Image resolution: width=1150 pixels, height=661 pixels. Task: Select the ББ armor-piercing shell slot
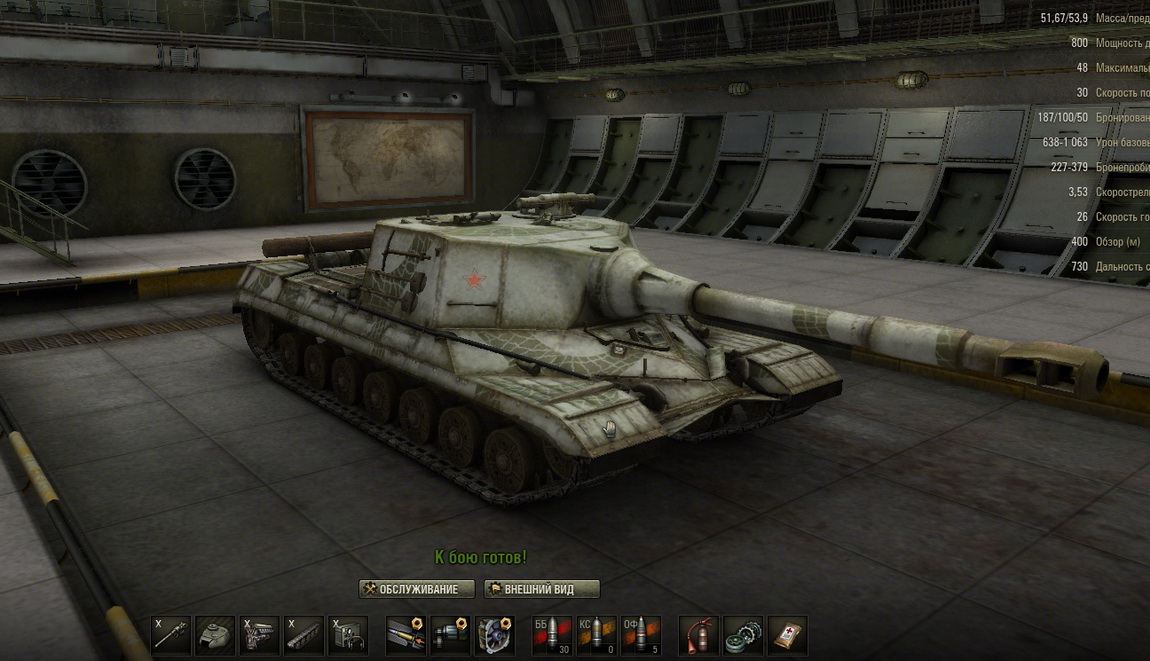552,636
